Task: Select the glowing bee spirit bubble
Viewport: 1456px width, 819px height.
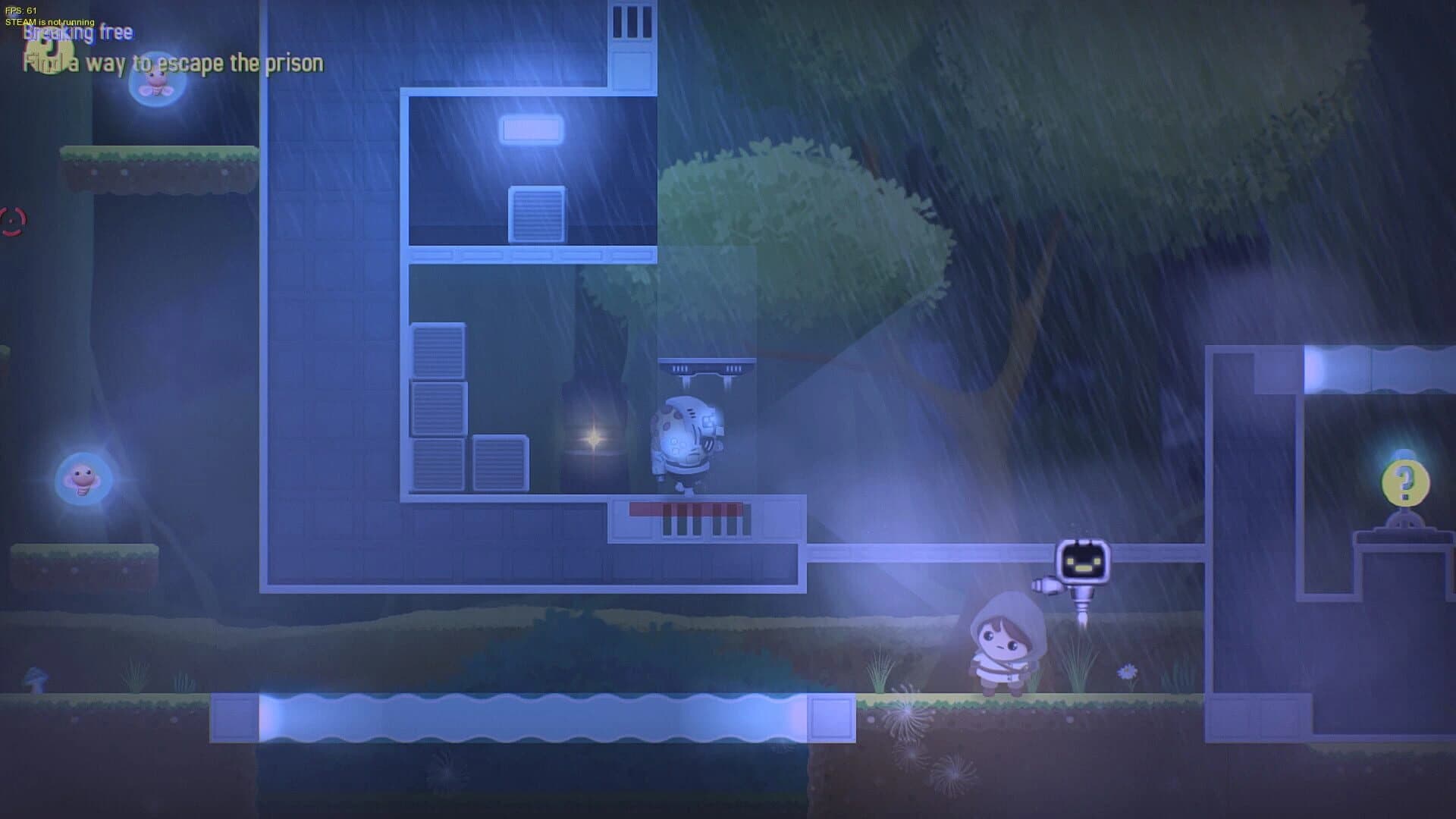Action: click(x=154, y=93)
